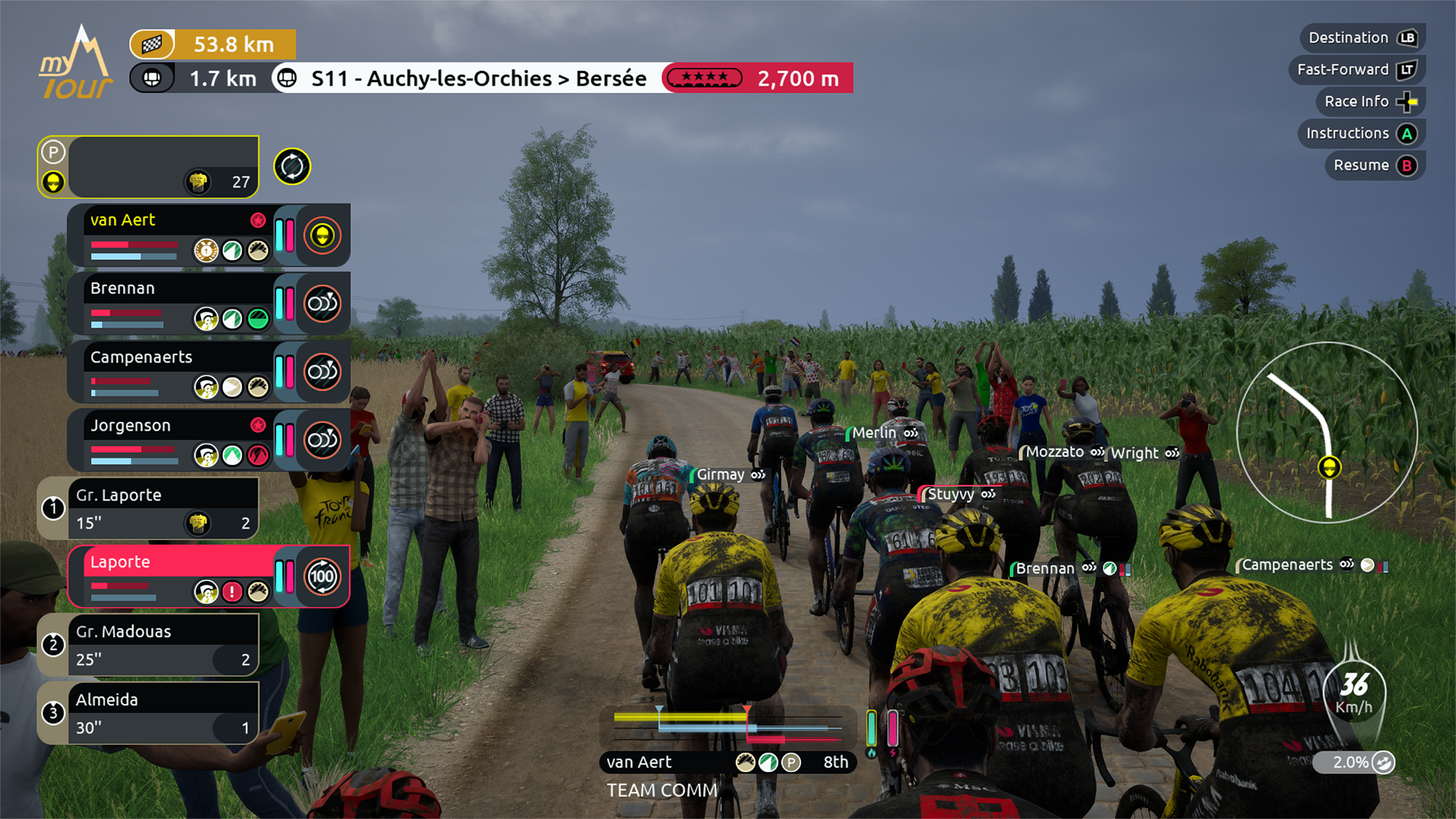Click van Aert's yellow helmet order icon
Image resolution: width=1456 pixels, height=819 pixels.
tap(322, 236)
